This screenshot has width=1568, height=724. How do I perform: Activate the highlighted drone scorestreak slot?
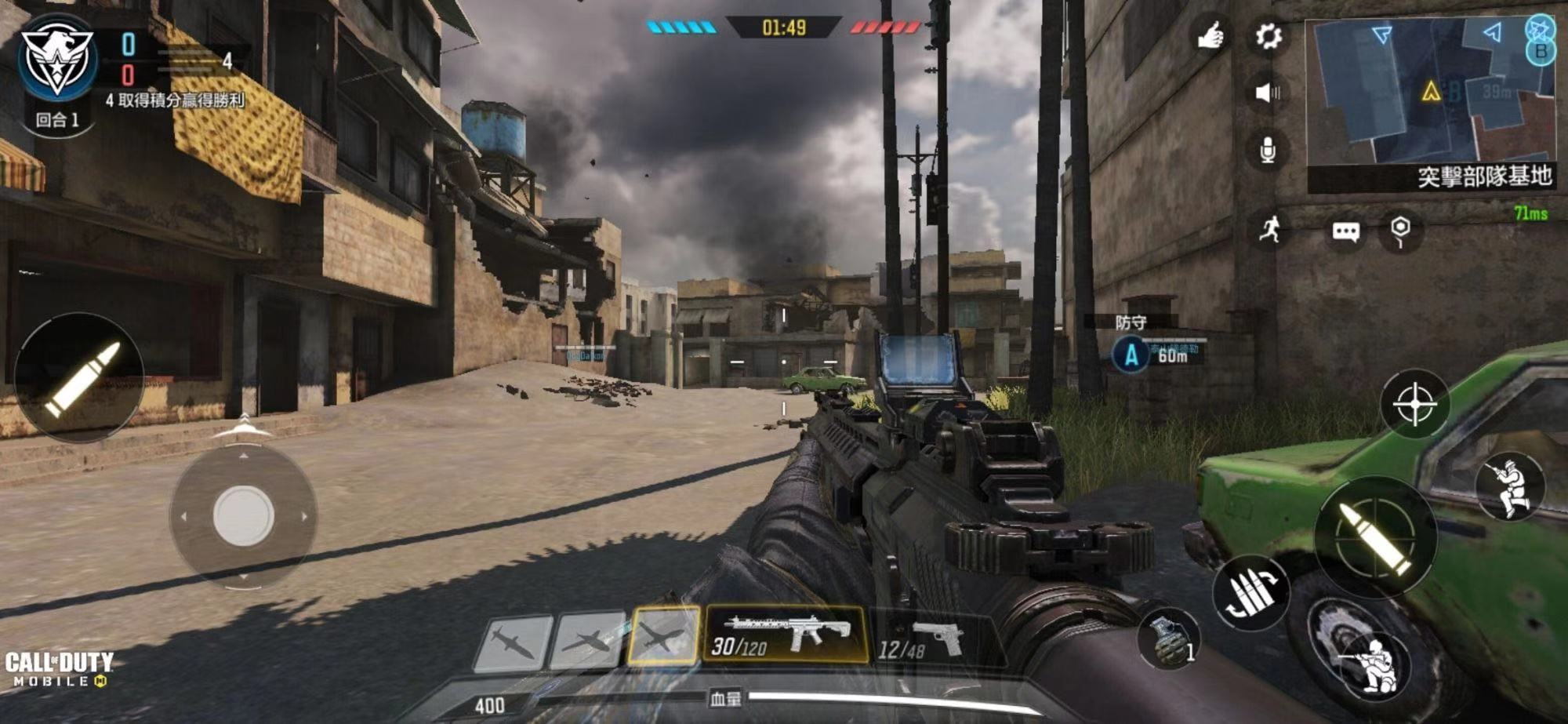point(663,635)
